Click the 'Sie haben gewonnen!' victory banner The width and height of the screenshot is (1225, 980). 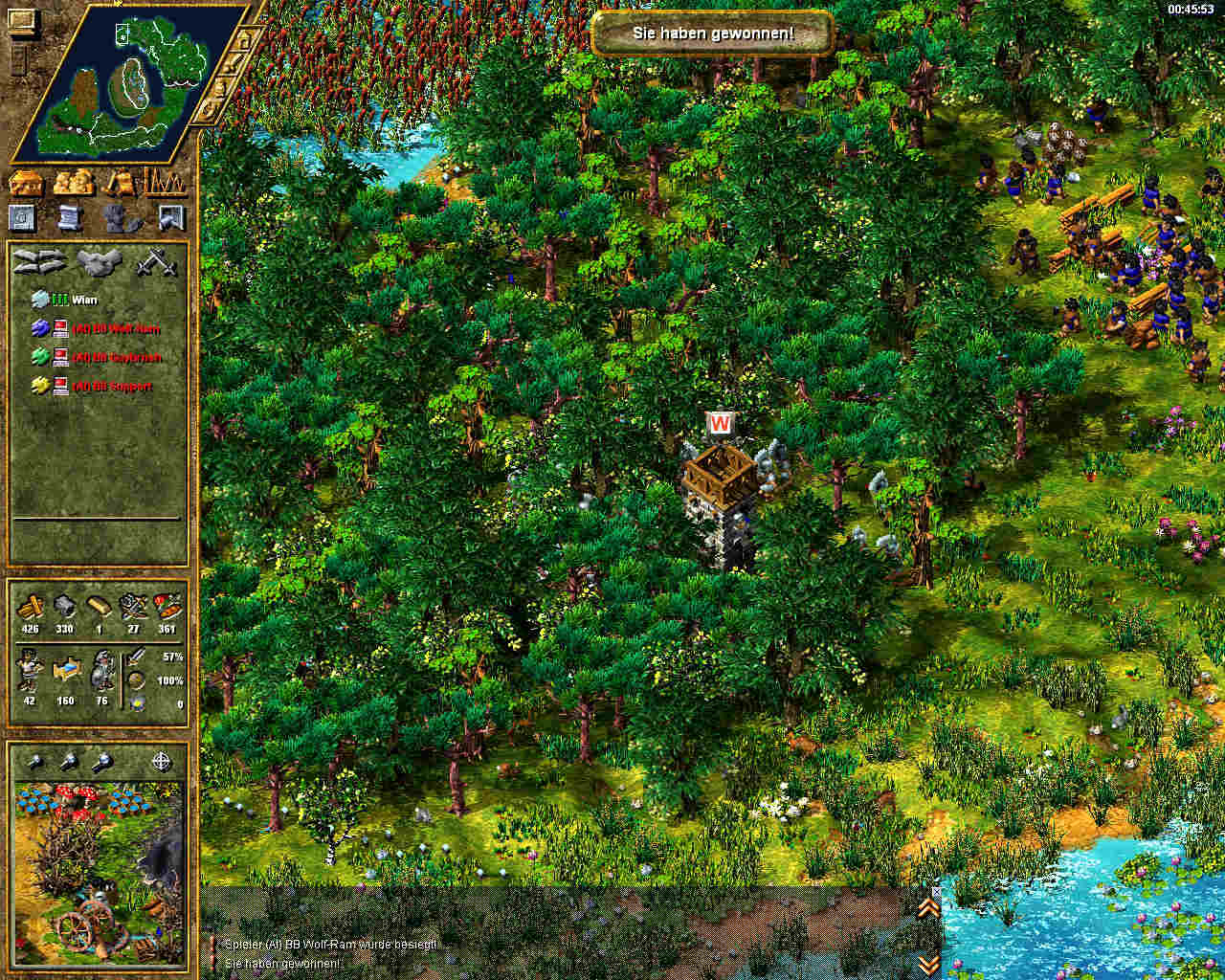[712, 33]
